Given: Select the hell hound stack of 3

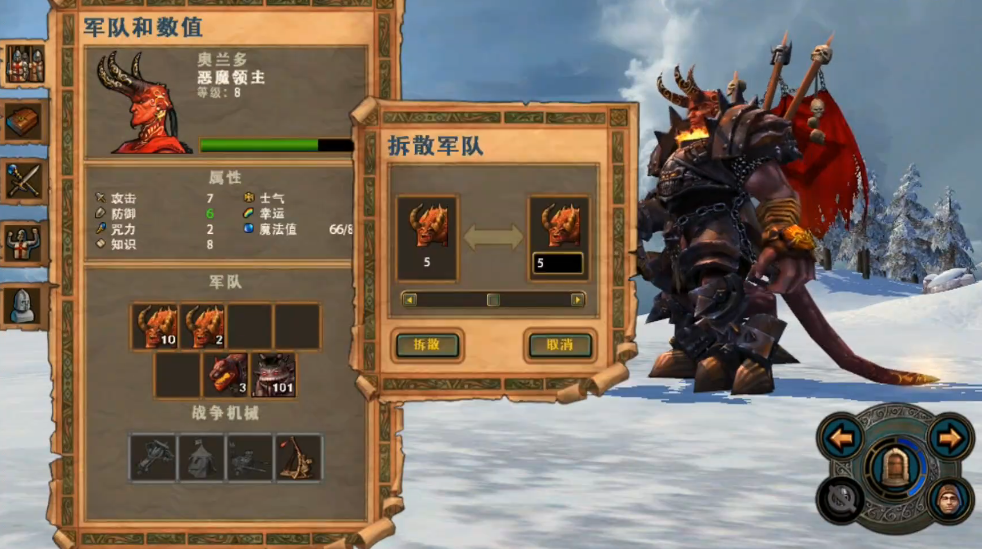Looking at the screenshot, I should point(226,375).
